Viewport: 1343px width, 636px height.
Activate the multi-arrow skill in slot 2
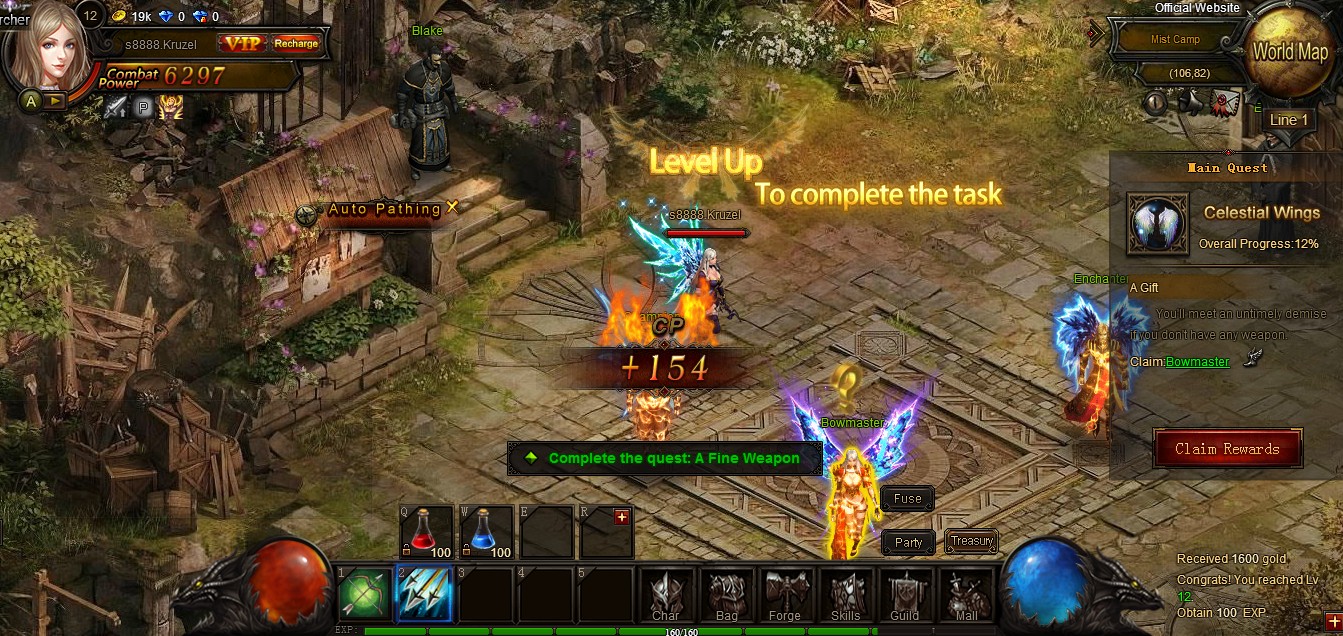point(424,595)
